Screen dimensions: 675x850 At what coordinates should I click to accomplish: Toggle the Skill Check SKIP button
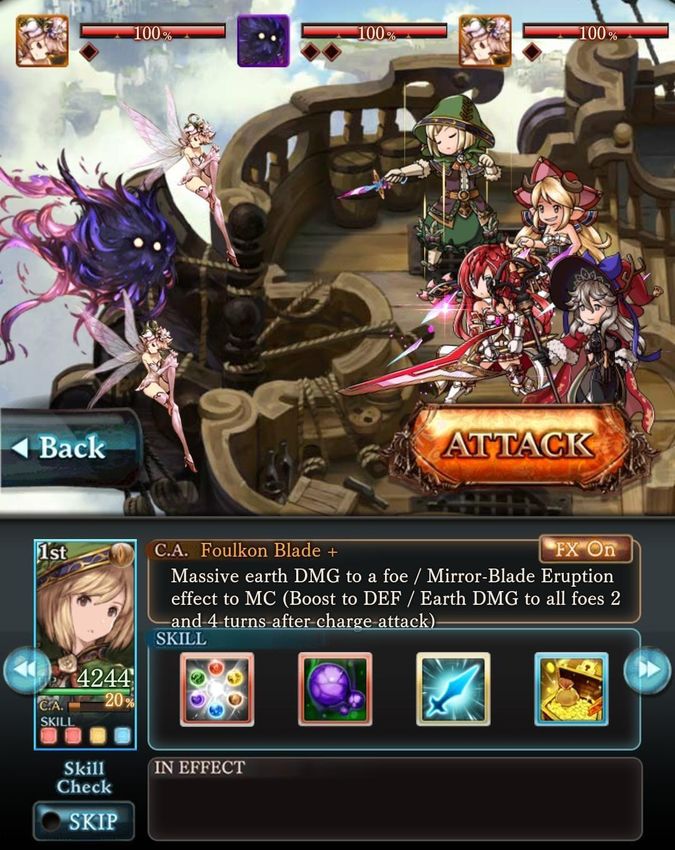[x=83, y=822]
